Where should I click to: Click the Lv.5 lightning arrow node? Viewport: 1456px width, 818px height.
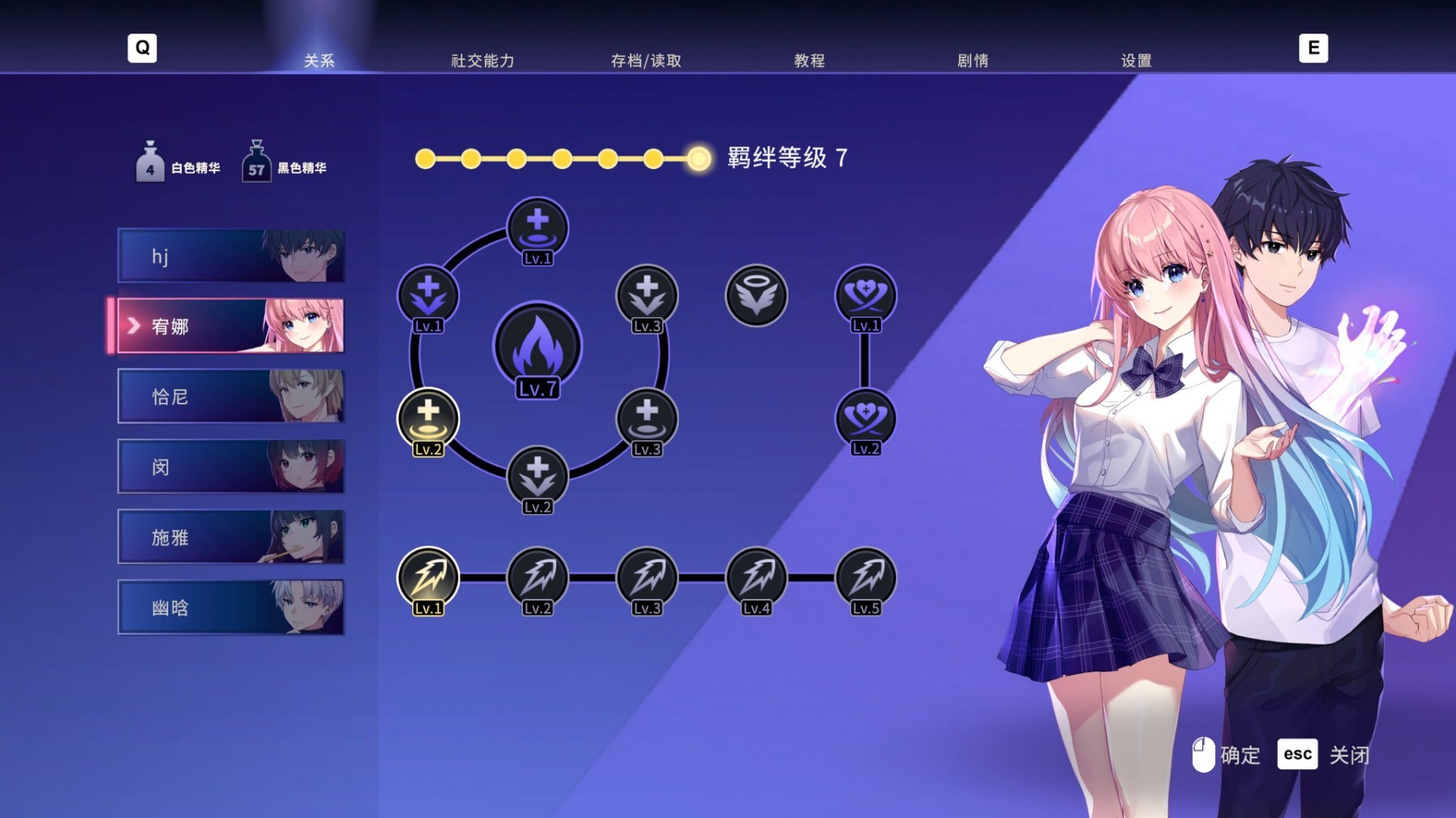(867, 577)
